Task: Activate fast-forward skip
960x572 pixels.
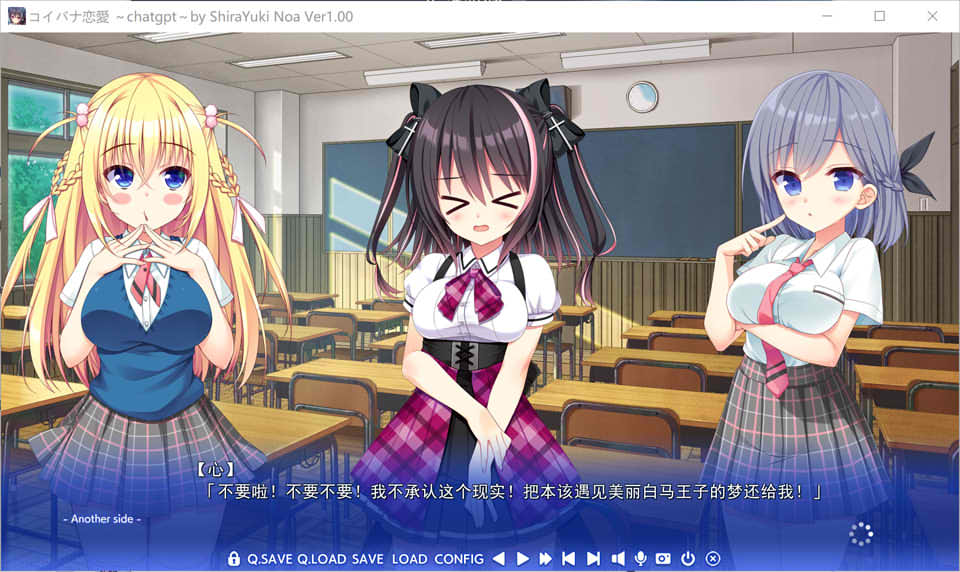Action: (545, 559)
